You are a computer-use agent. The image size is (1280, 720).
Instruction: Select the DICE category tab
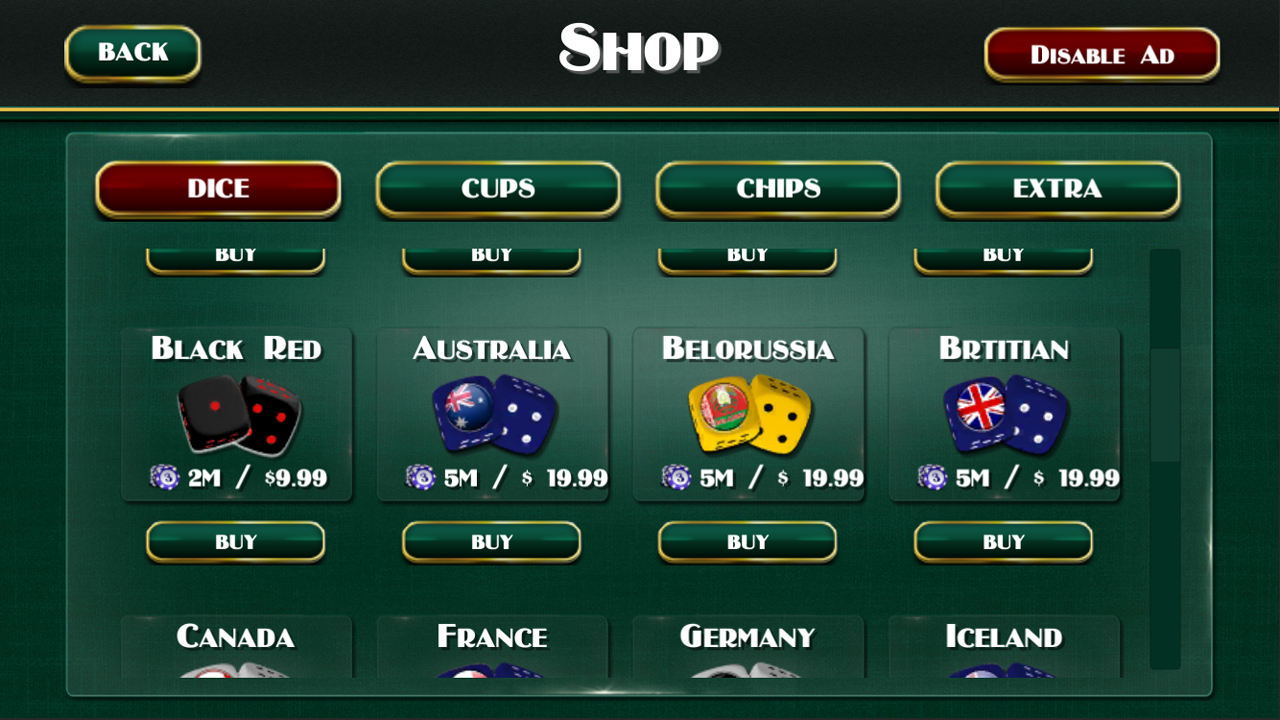pos(218,189)
